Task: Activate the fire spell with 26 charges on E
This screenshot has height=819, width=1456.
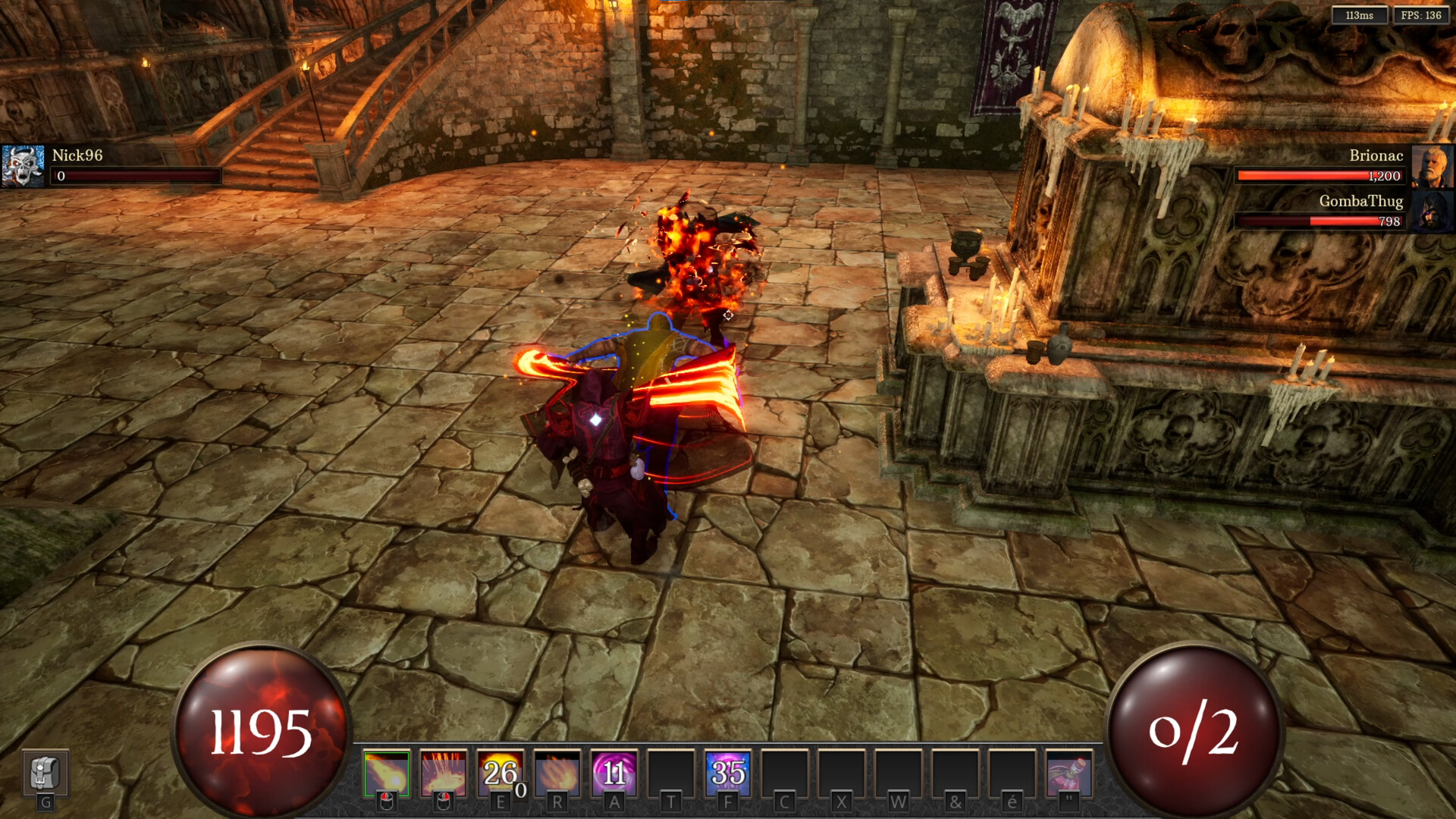Action: point(500,773)
